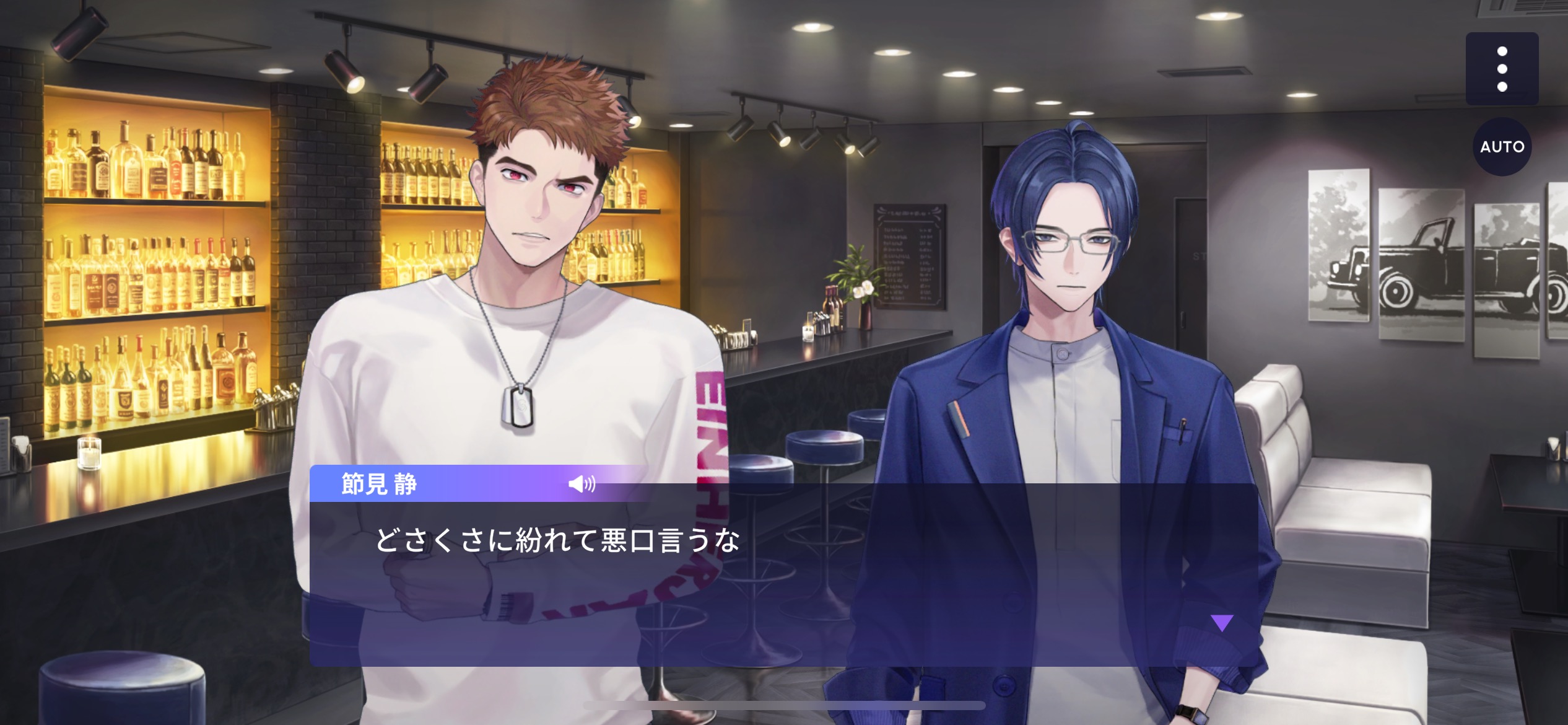
Task: Advance dialogue with the purple arrow
Action: coord(1222,623)
